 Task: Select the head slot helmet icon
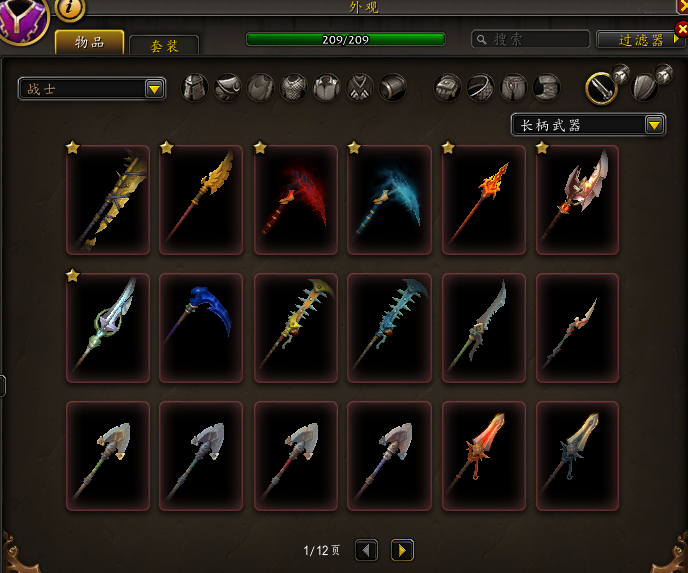(195, 88)
